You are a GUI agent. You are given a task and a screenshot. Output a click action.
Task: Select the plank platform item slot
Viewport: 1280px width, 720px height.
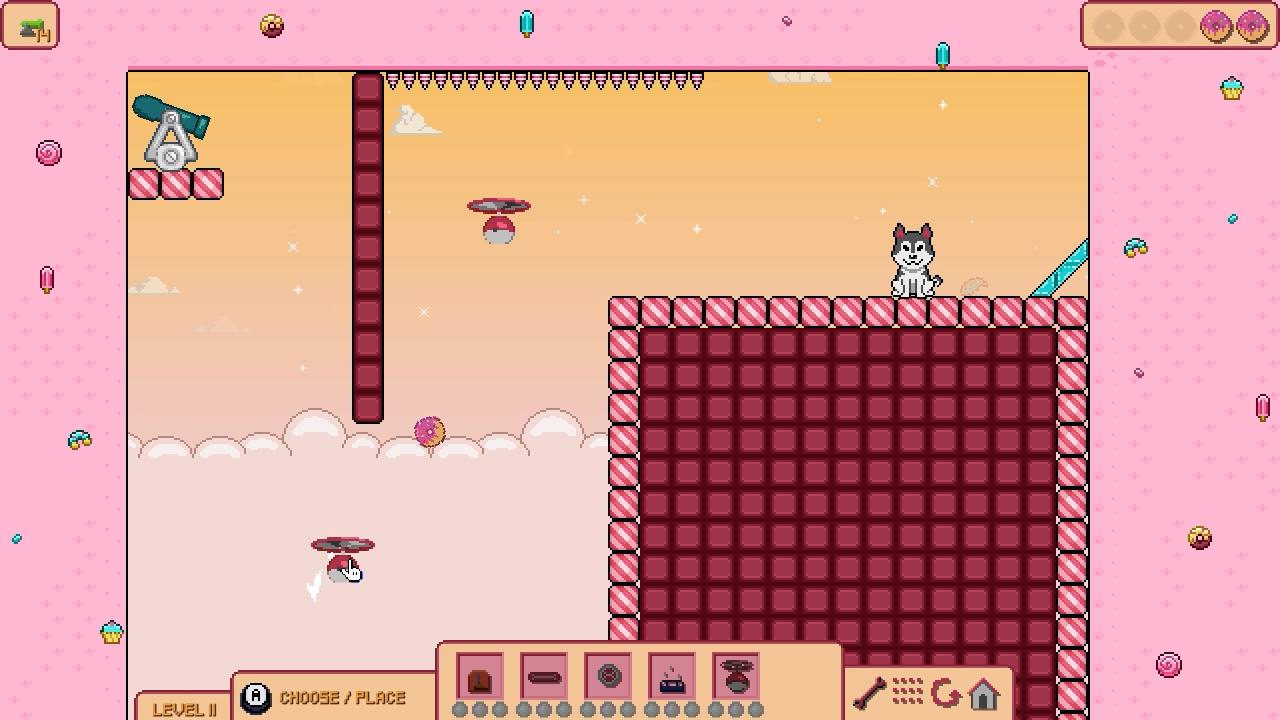click(x=544, y=678)
